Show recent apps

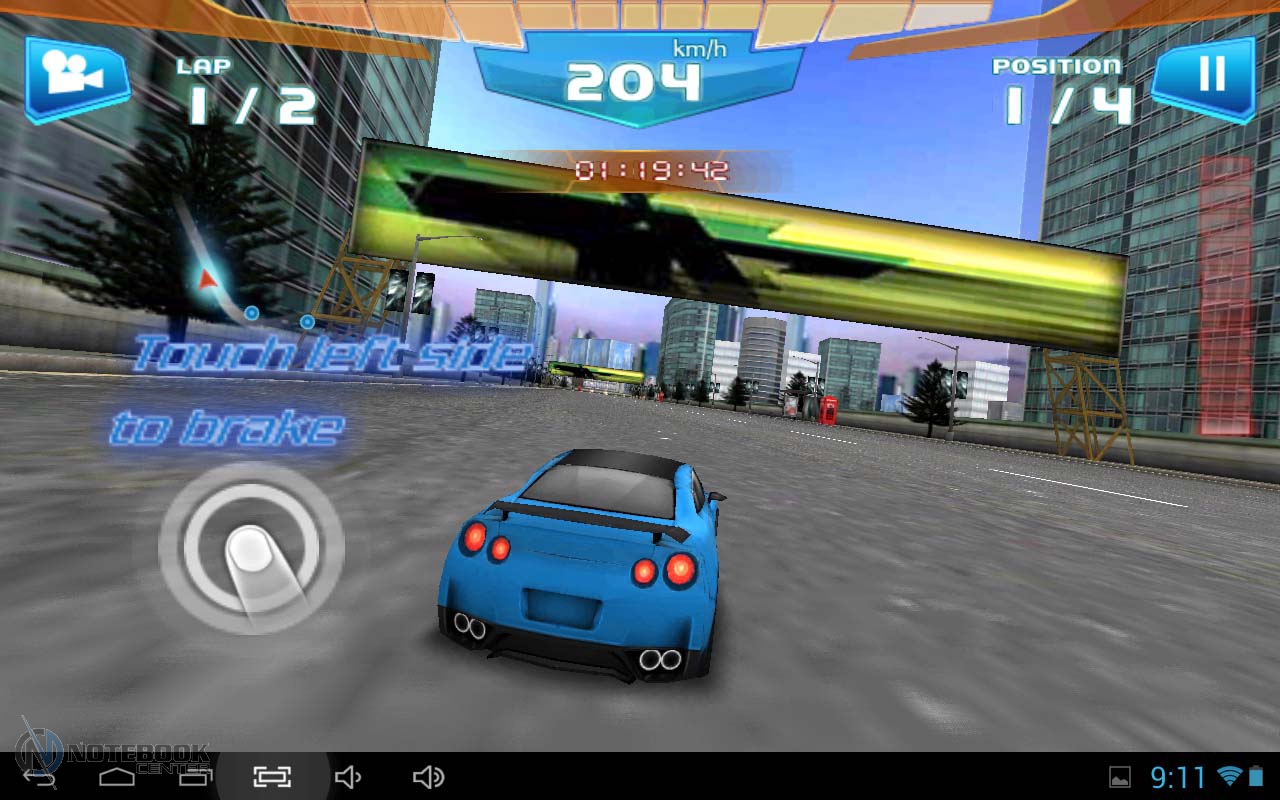[x=195, y=777]
